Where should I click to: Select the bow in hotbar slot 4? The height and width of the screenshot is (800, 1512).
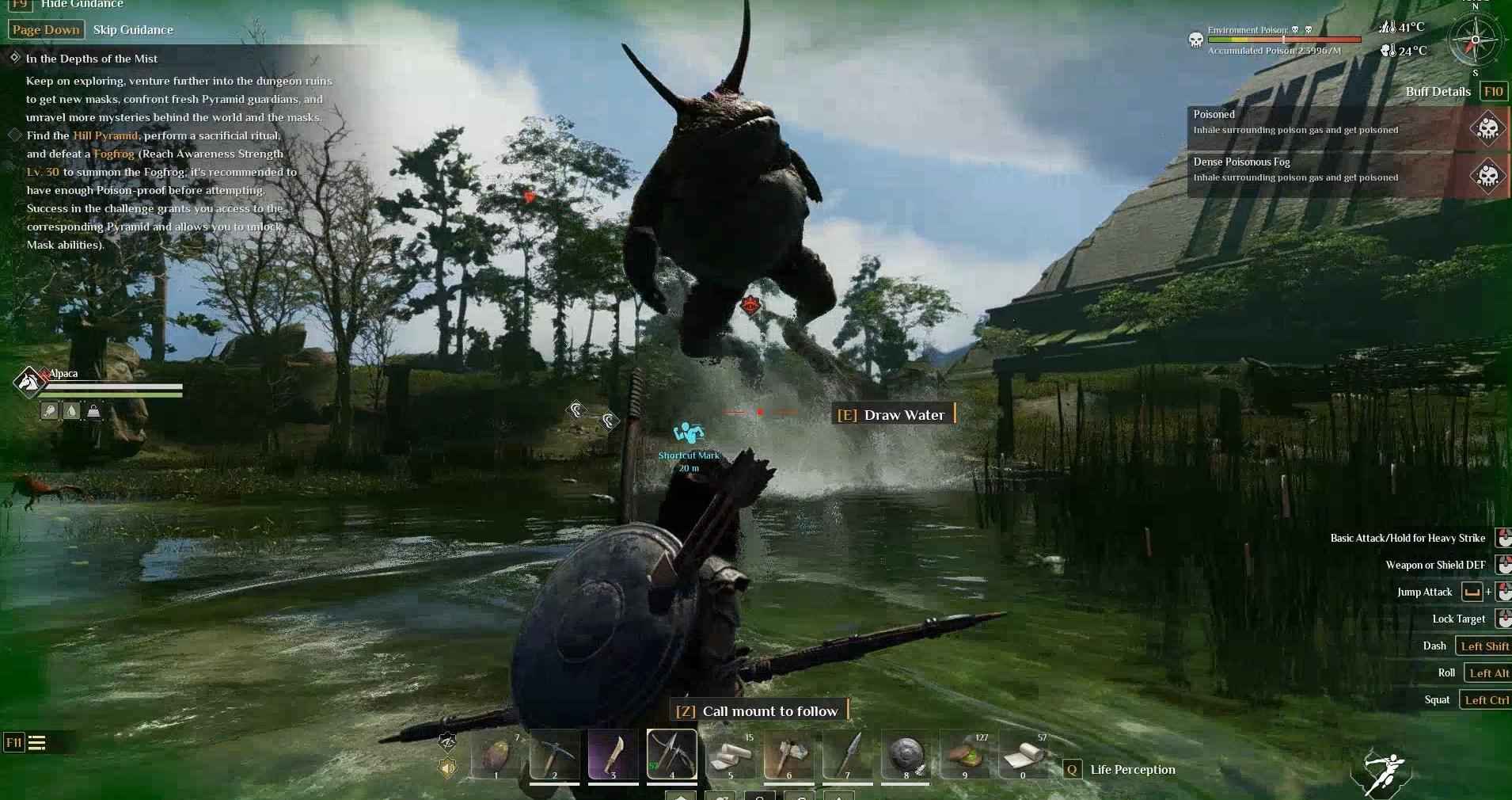[671, 754]
